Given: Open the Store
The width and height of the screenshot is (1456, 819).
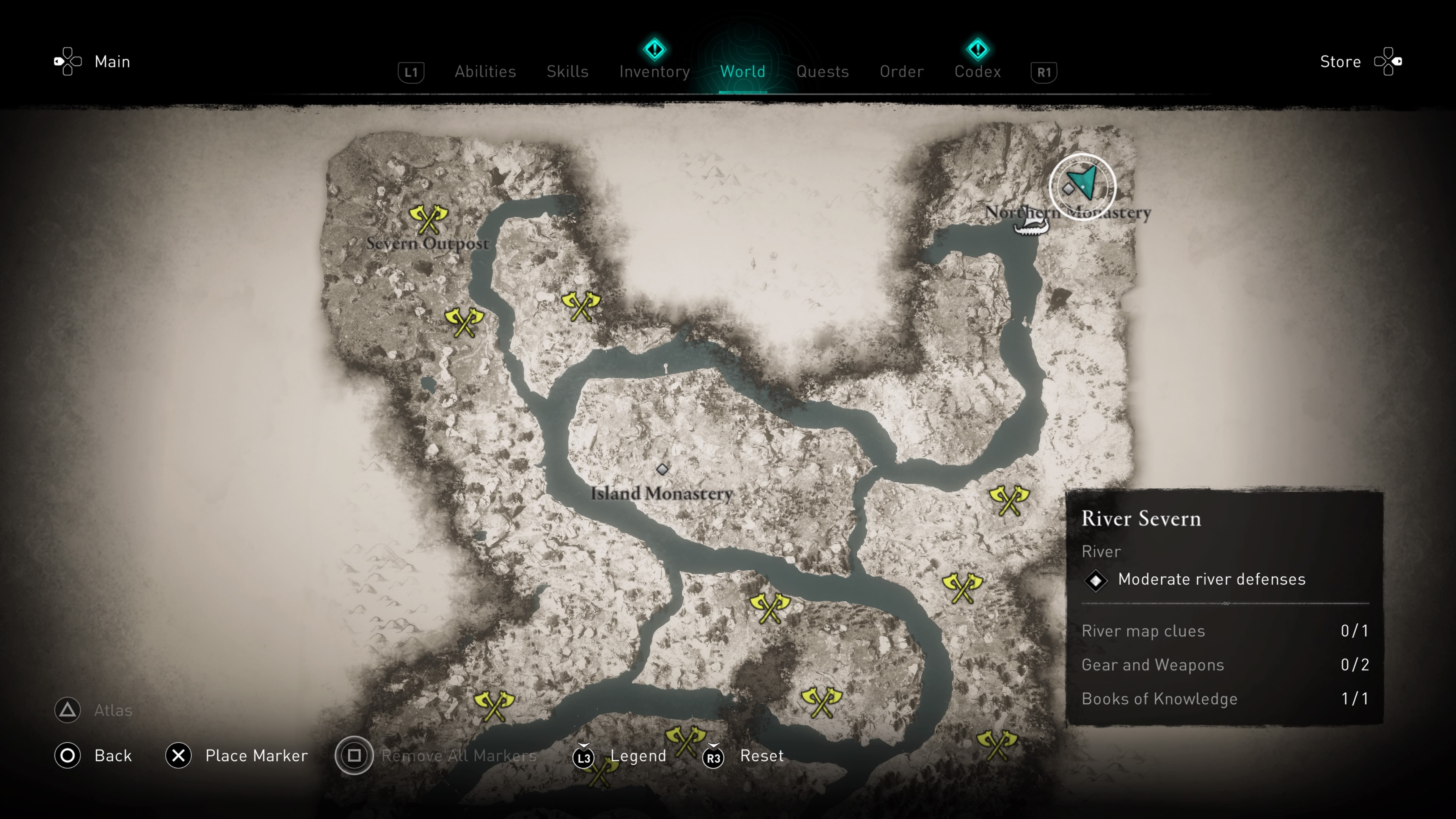Looking at the screenshot, I should [x=1340, y=61].
